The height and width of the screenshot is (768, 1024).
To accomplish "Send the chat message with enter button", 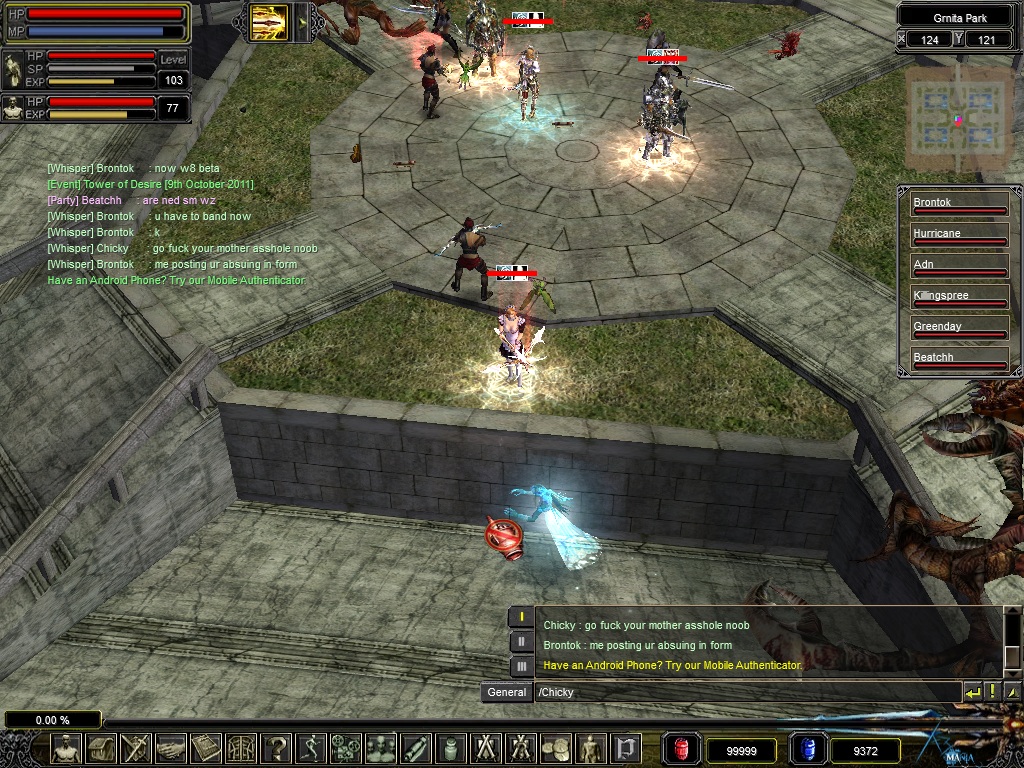I will [972, 692].
